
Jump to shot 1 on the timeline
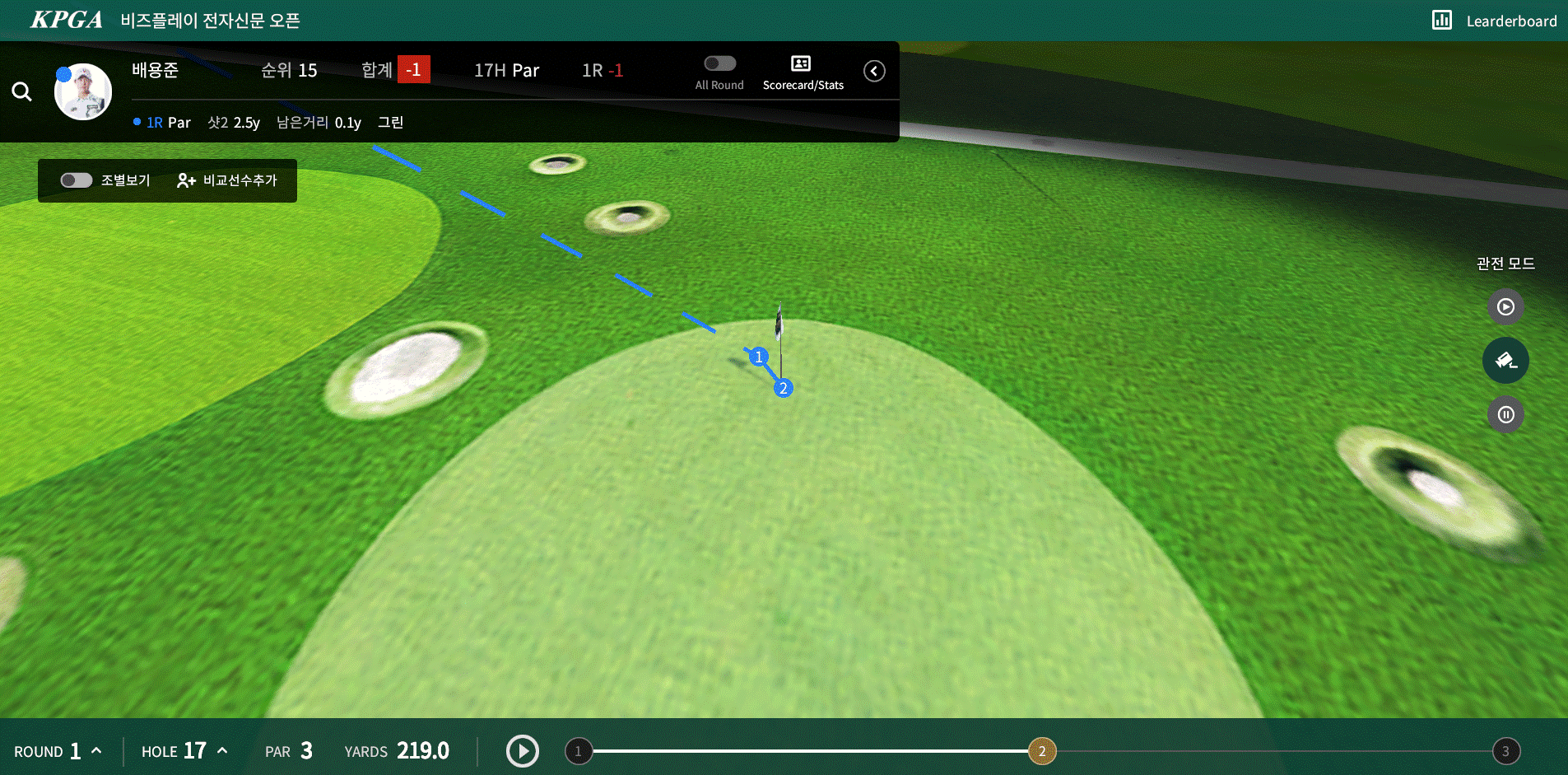579,751
